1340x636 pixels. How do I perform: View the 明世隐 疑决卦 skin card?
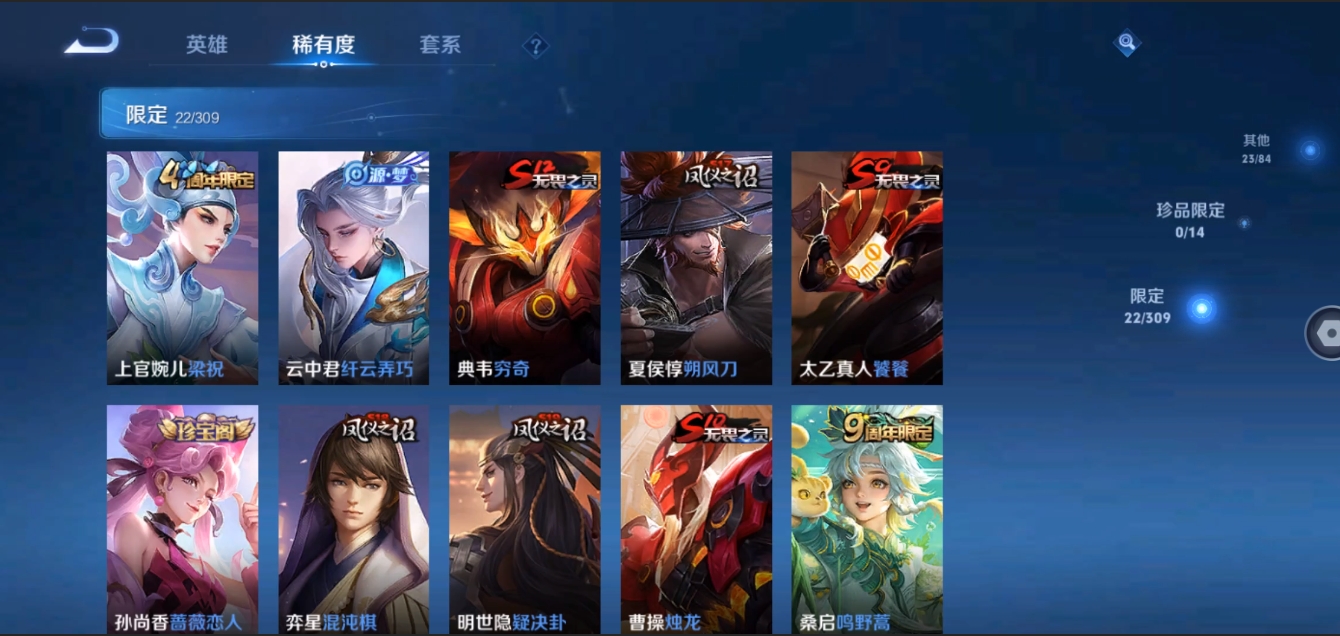[x=524, y=519]
